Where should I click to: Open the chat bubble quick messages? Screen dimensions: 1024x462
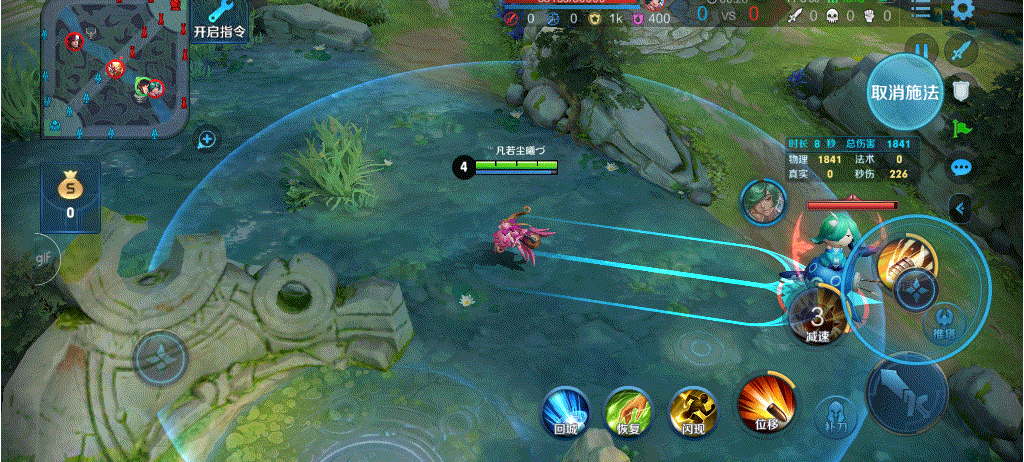point(961,167)
